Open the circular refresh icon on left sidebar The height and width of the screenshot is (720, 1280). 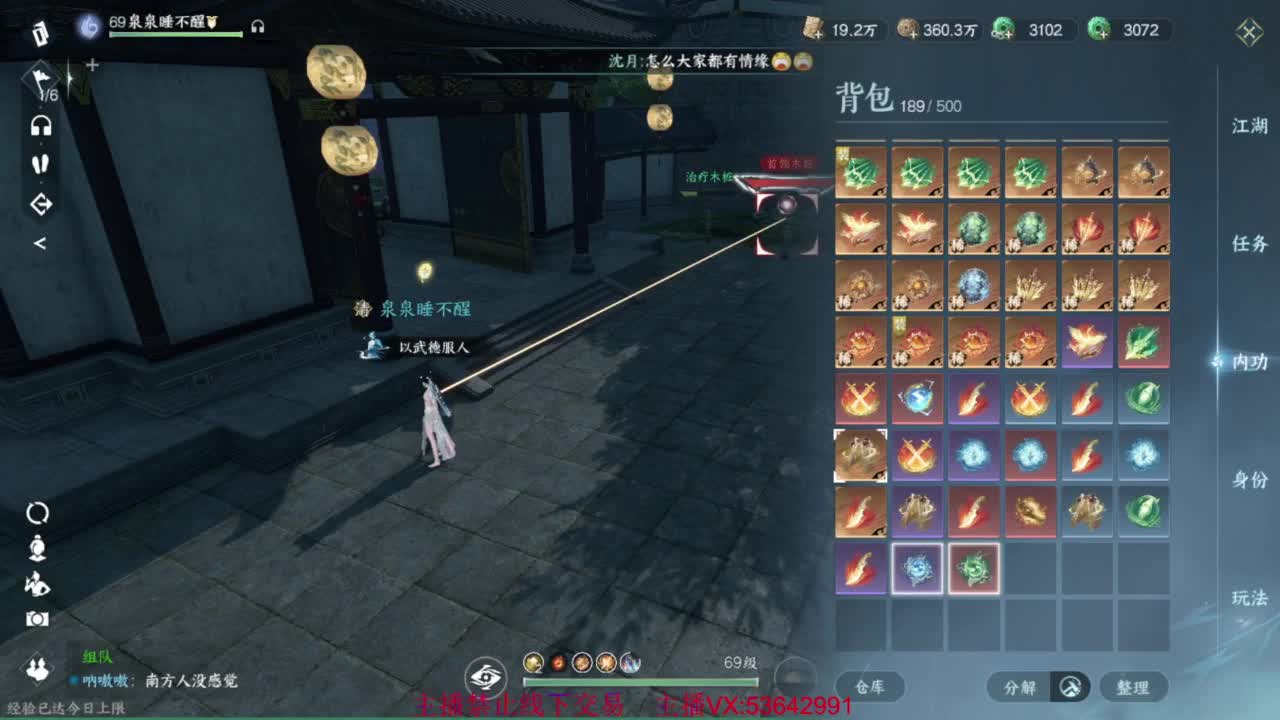pyautogui.click(x=37, y=511)
